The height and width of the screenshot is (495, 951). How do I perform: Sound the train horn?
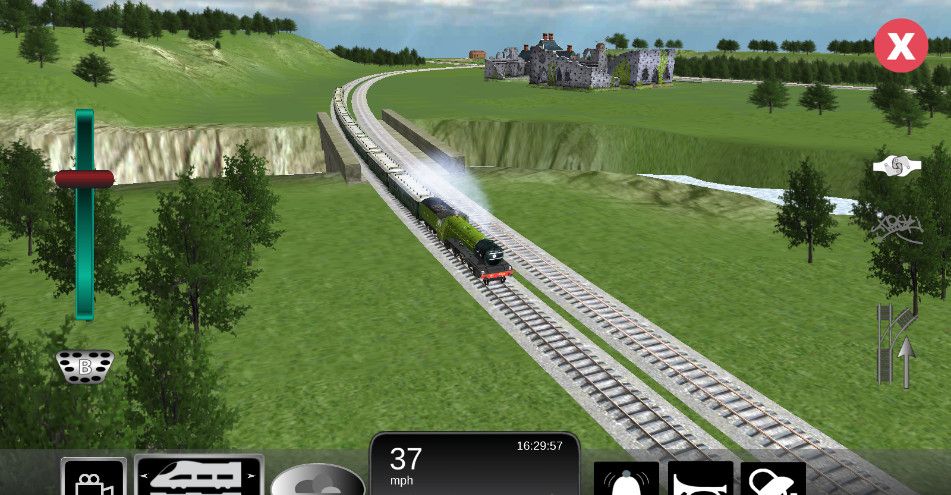700,479
